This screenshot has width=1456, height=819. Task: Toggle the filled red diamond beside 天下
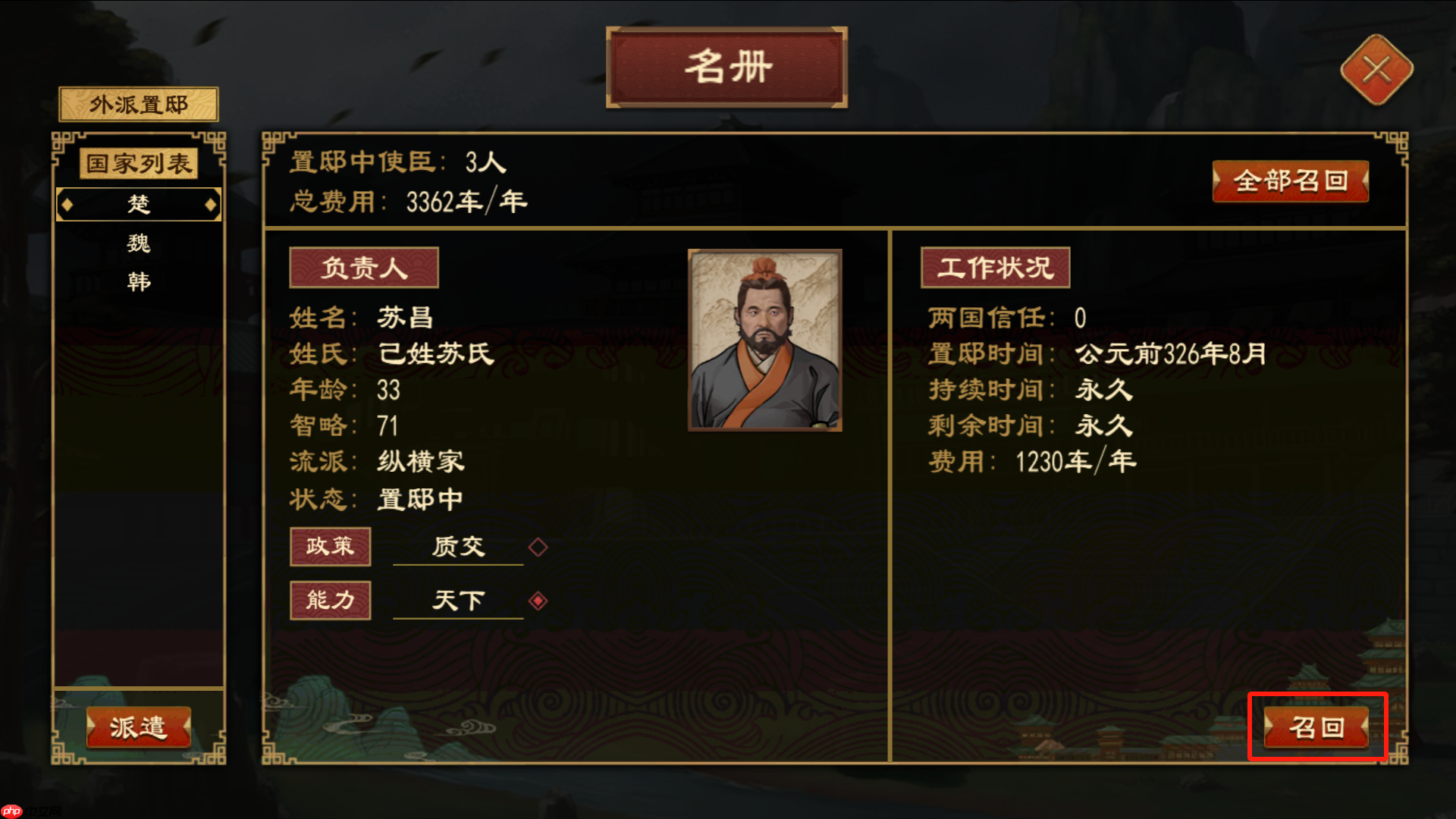[x=538, y=599]
